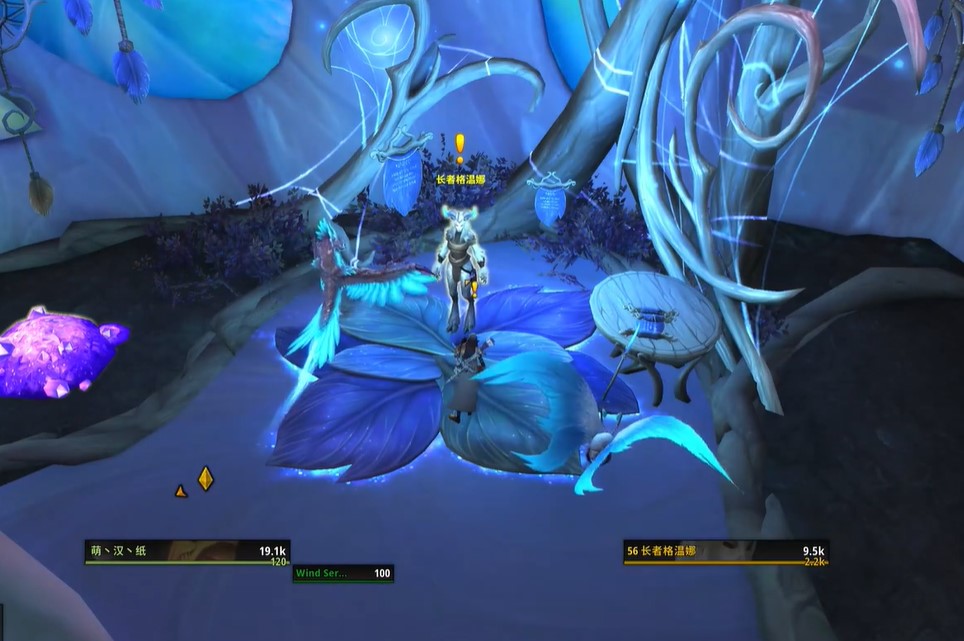964x641 pixels.
Task: Select the player unit frame 萌丶汉丶纸
Action: [187, 552]
